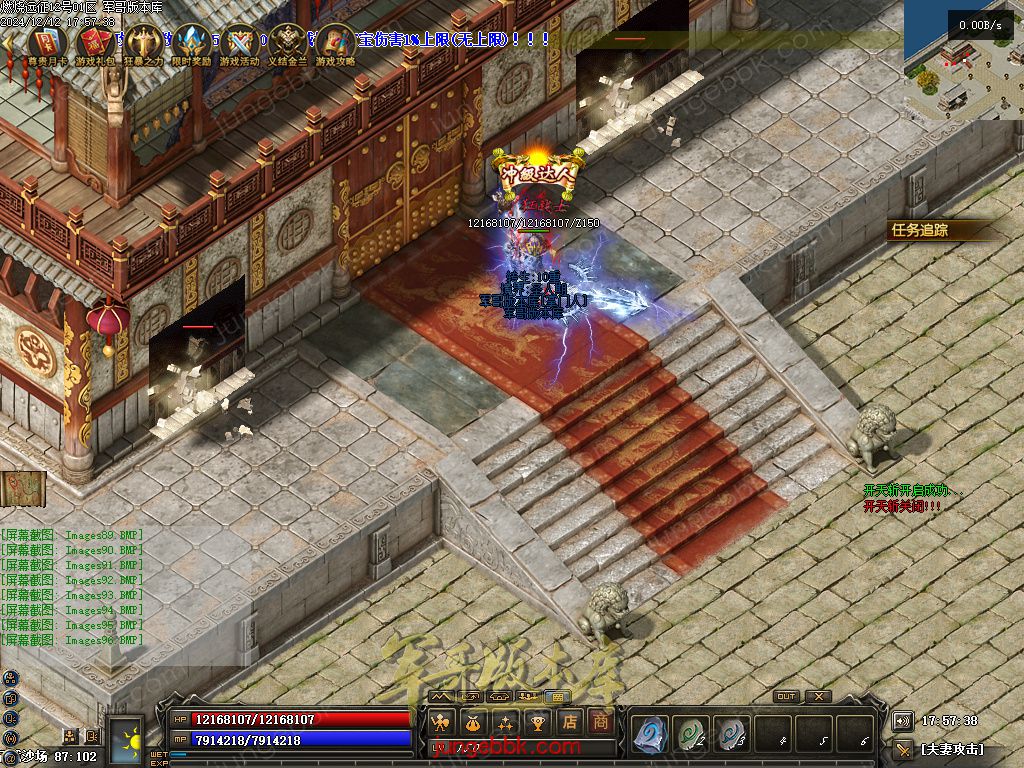The height and width of the screenshot is (768, 1024).
Task: Open the 限时奖励 timed rewards icon
Action: [192, 43]
